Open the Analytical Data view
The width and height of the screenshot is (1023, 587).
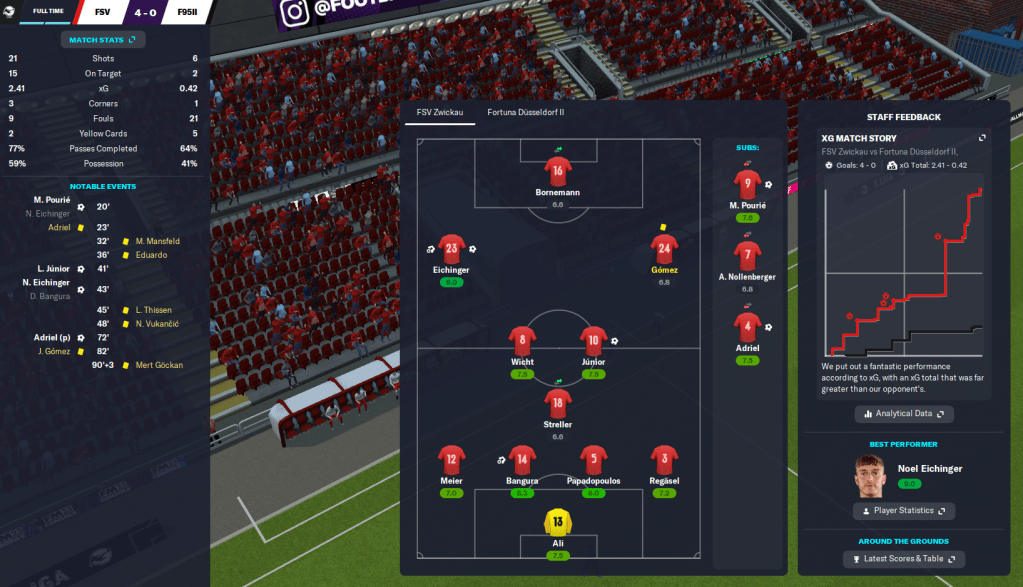904,413
